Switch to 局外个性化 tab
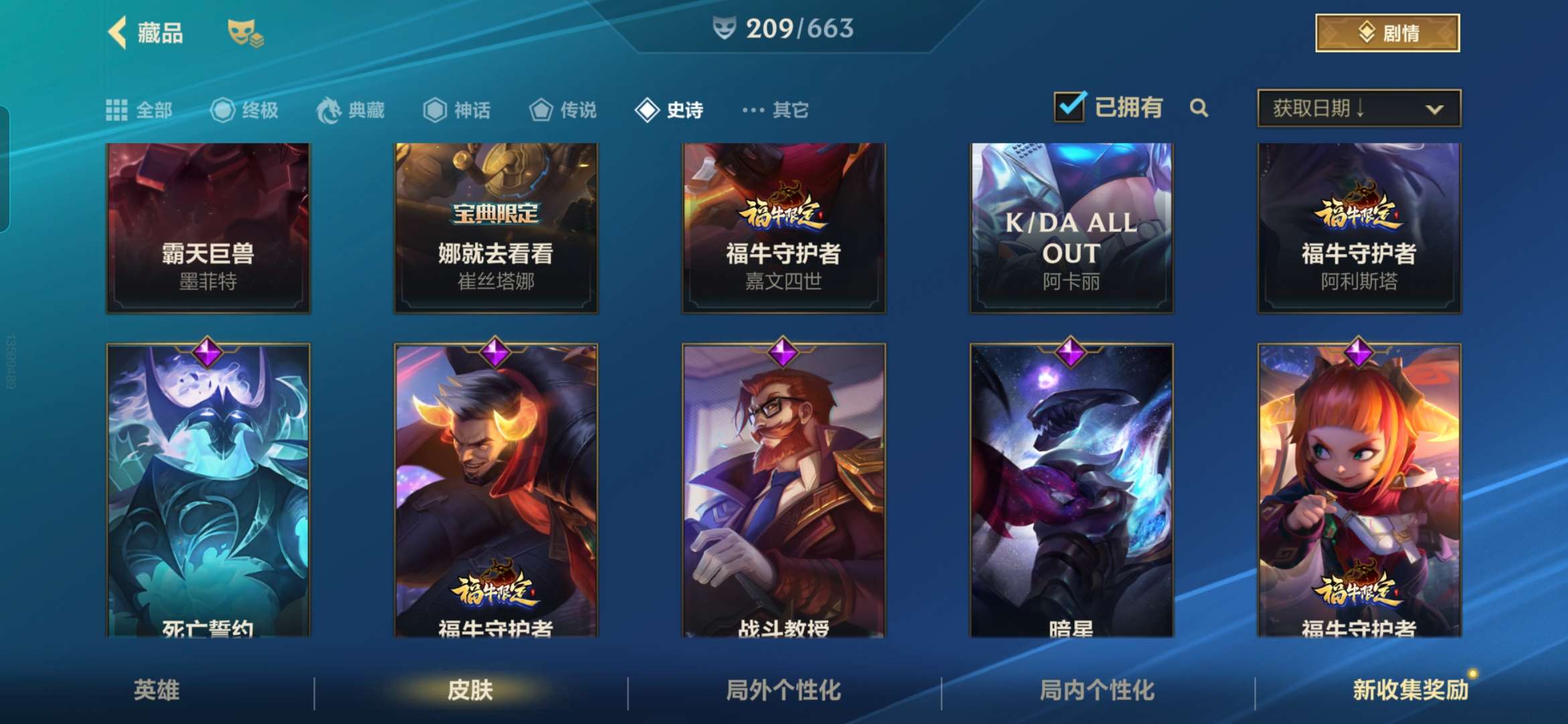The image size is (1568, 724). click(x=783, y=690)
